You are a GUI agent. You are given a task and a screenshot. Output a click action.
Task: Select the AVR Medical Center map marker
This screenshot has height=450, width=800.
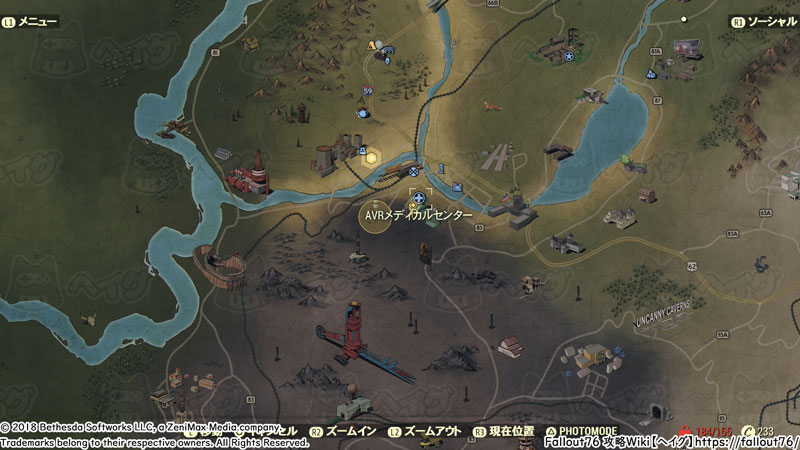point(418,198)
